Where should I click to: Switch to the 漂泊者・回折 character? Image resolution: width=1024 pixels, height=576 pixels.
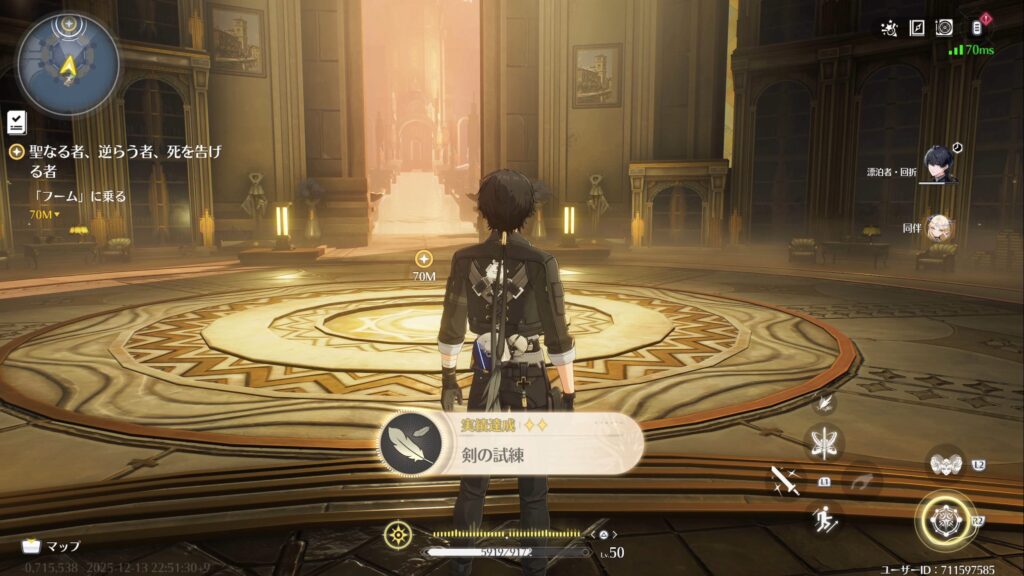click(940, 165)
